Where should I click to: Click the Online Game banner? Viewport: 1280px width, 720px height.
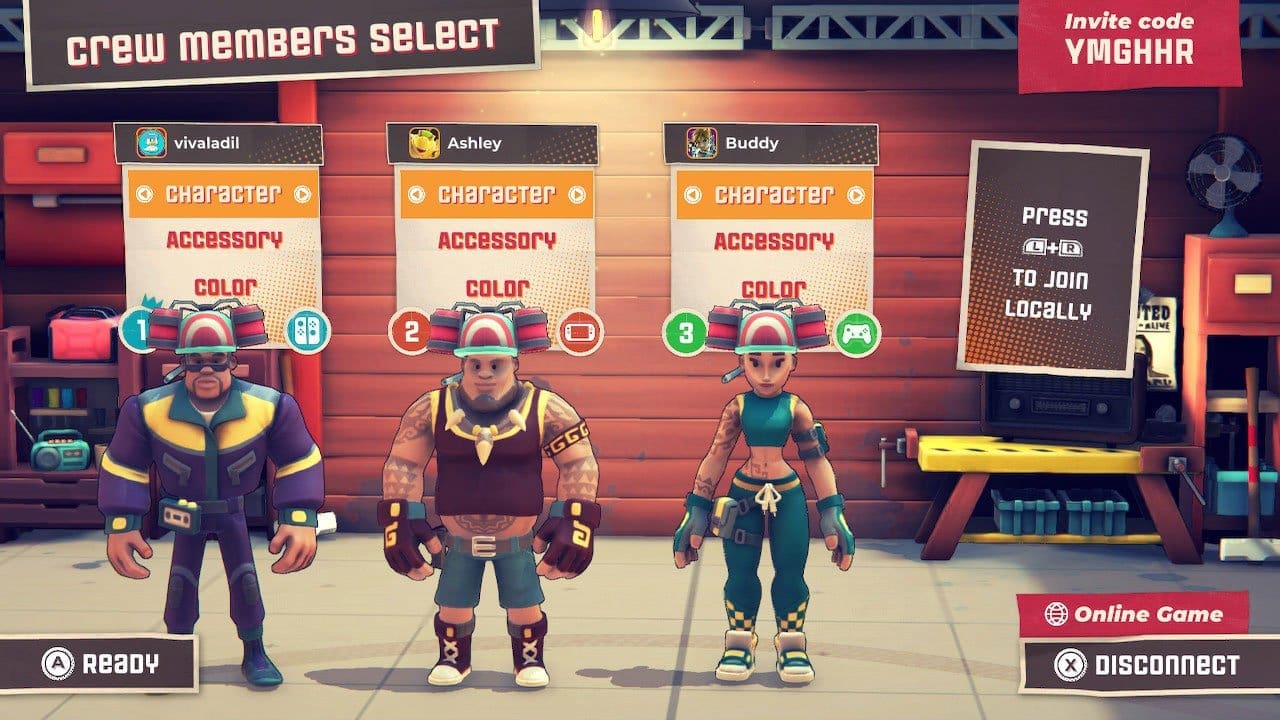click(1140, 615)
